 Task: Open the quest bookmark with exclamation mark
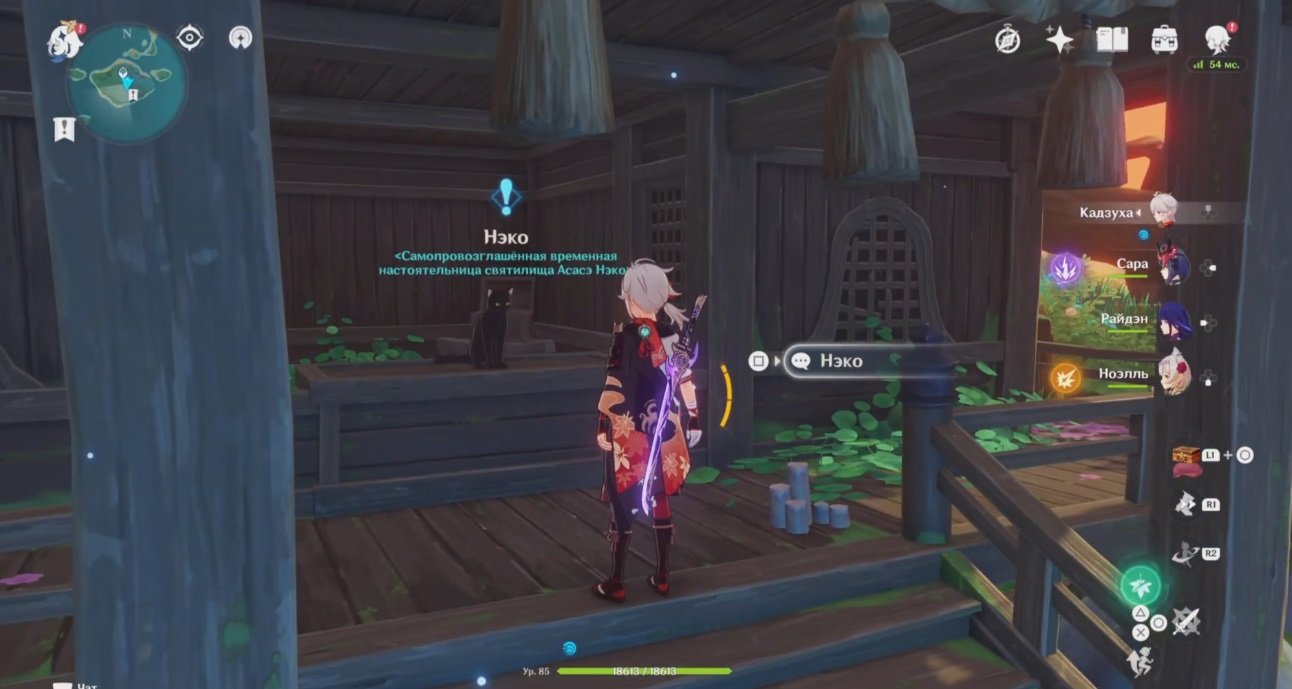(x=64, y=128)
